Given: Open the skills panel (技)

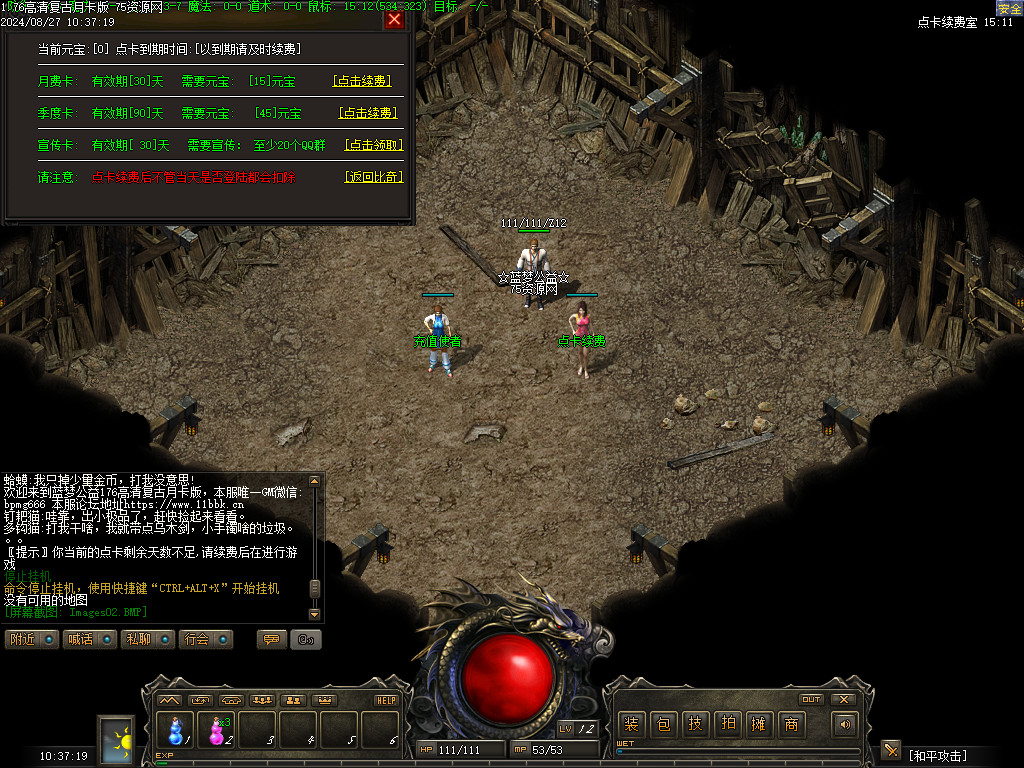Looking at the screenshot, I should pos(695,724).
